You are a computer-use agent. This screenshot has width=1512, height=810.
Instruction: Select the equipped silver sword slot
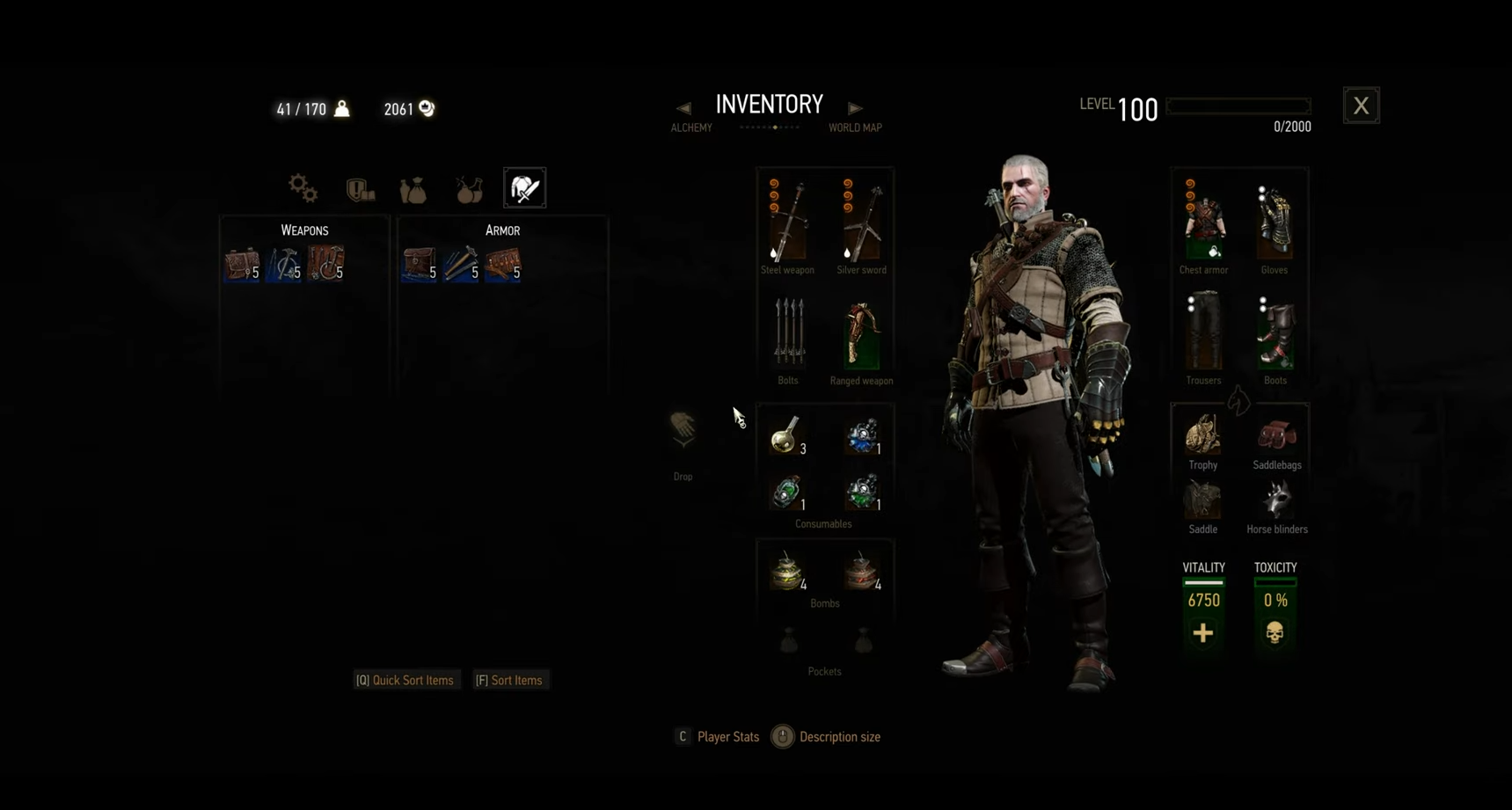(861, 222)
